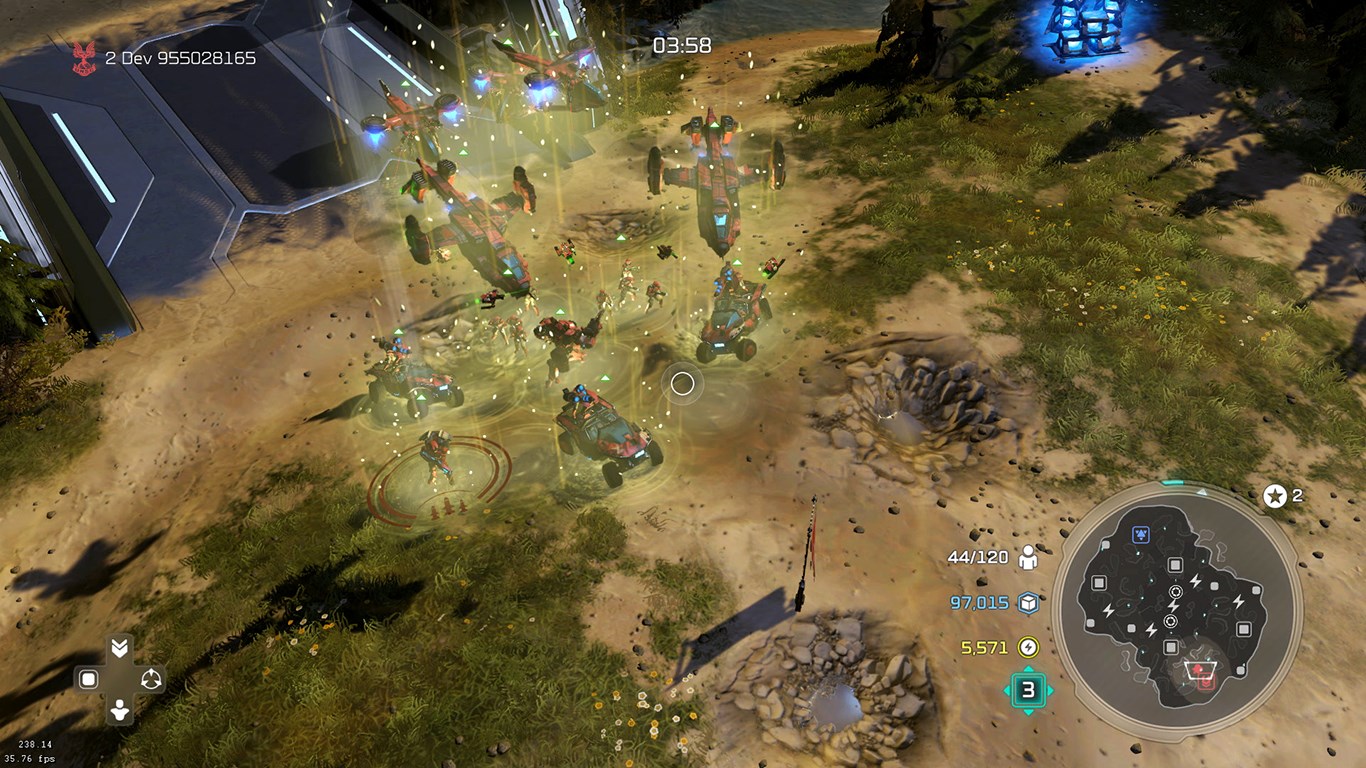Open leader powers via the star icon
The image size is (1366, 768).
tap(1275, 496)
